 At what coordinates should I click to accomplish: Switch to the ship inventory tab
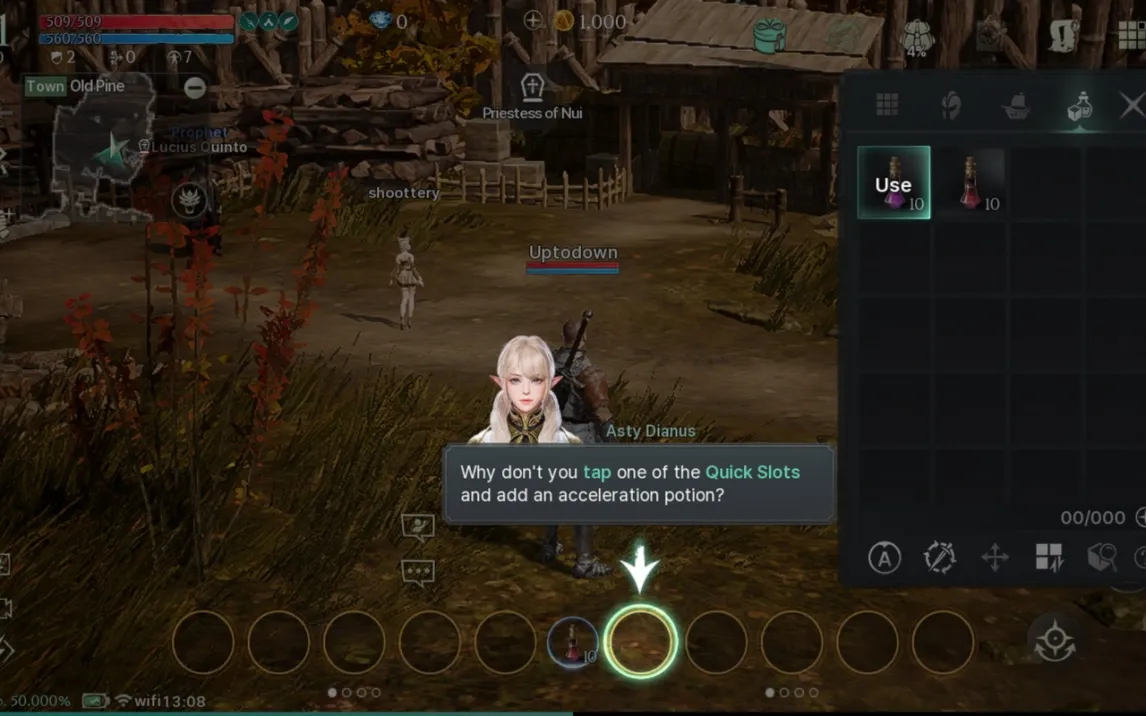(1016, 106)
